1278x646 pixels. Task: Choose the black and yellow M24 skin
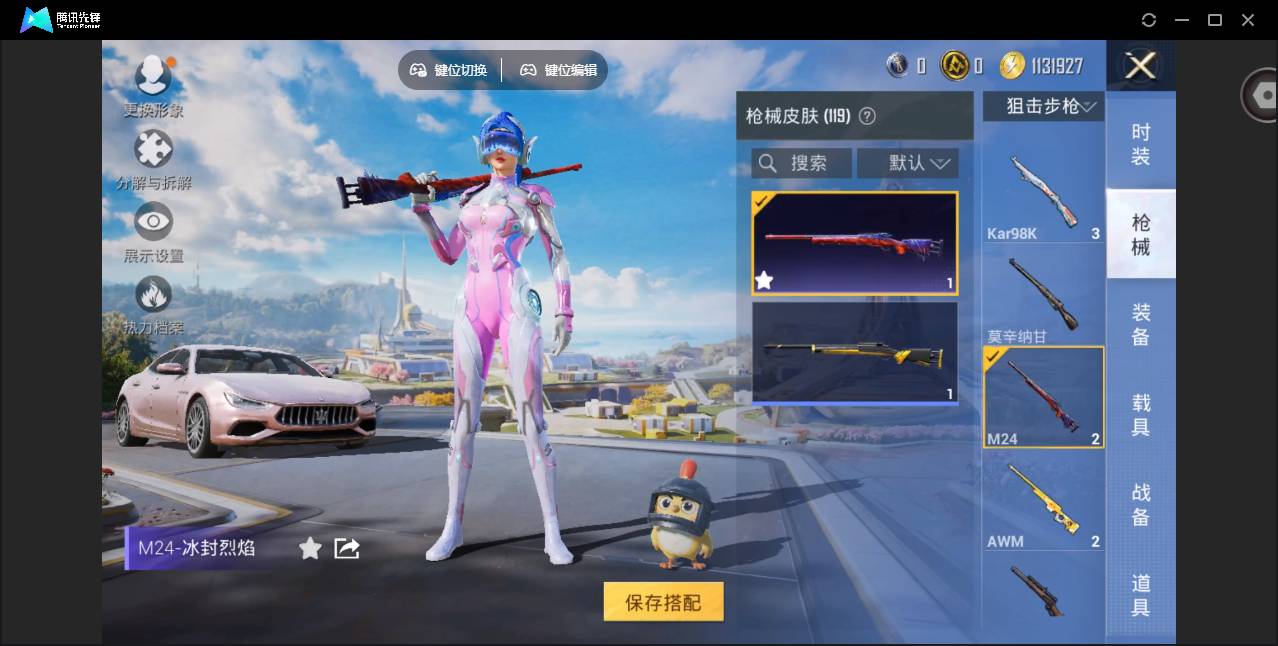click(854, 353)
